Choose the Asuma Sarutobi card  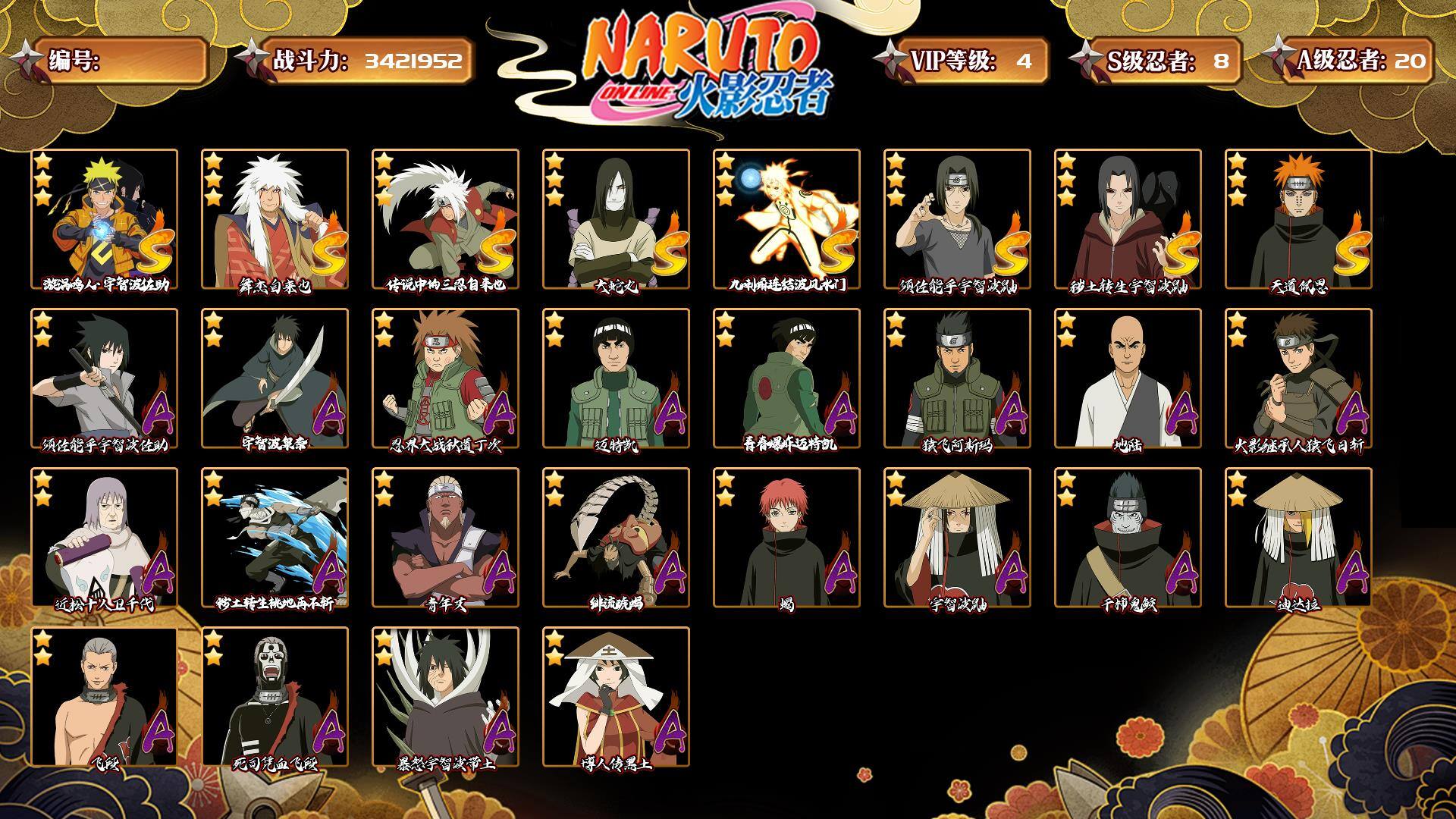pos(957,378)
